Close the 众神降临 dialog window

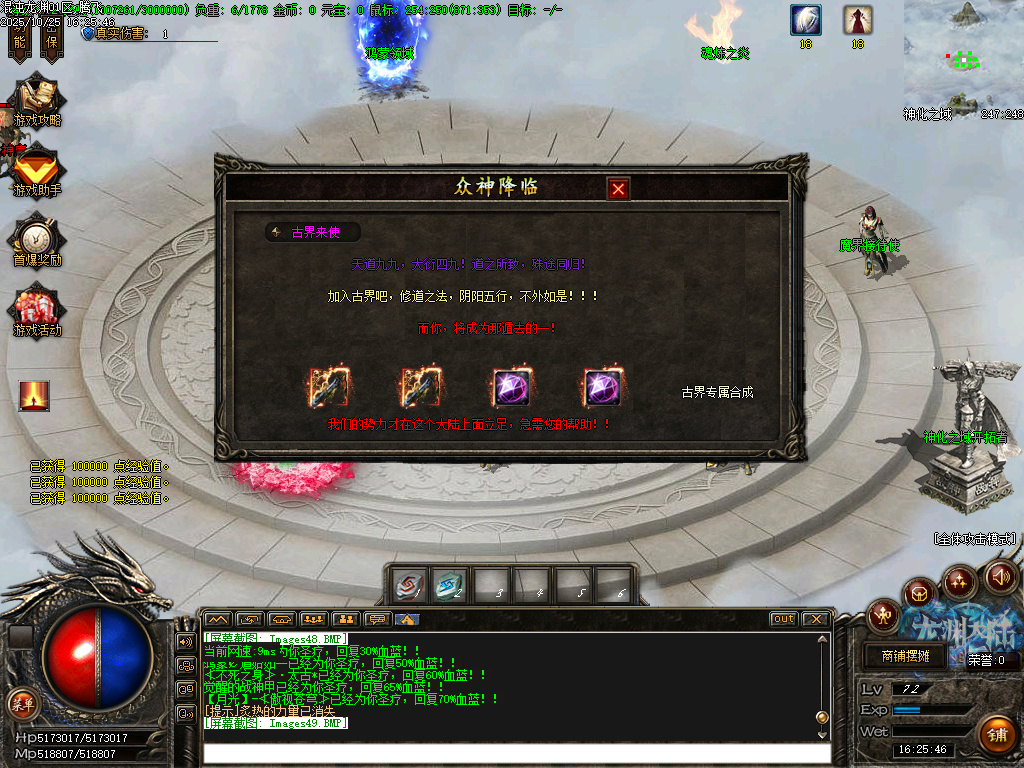tap(619, 188)
